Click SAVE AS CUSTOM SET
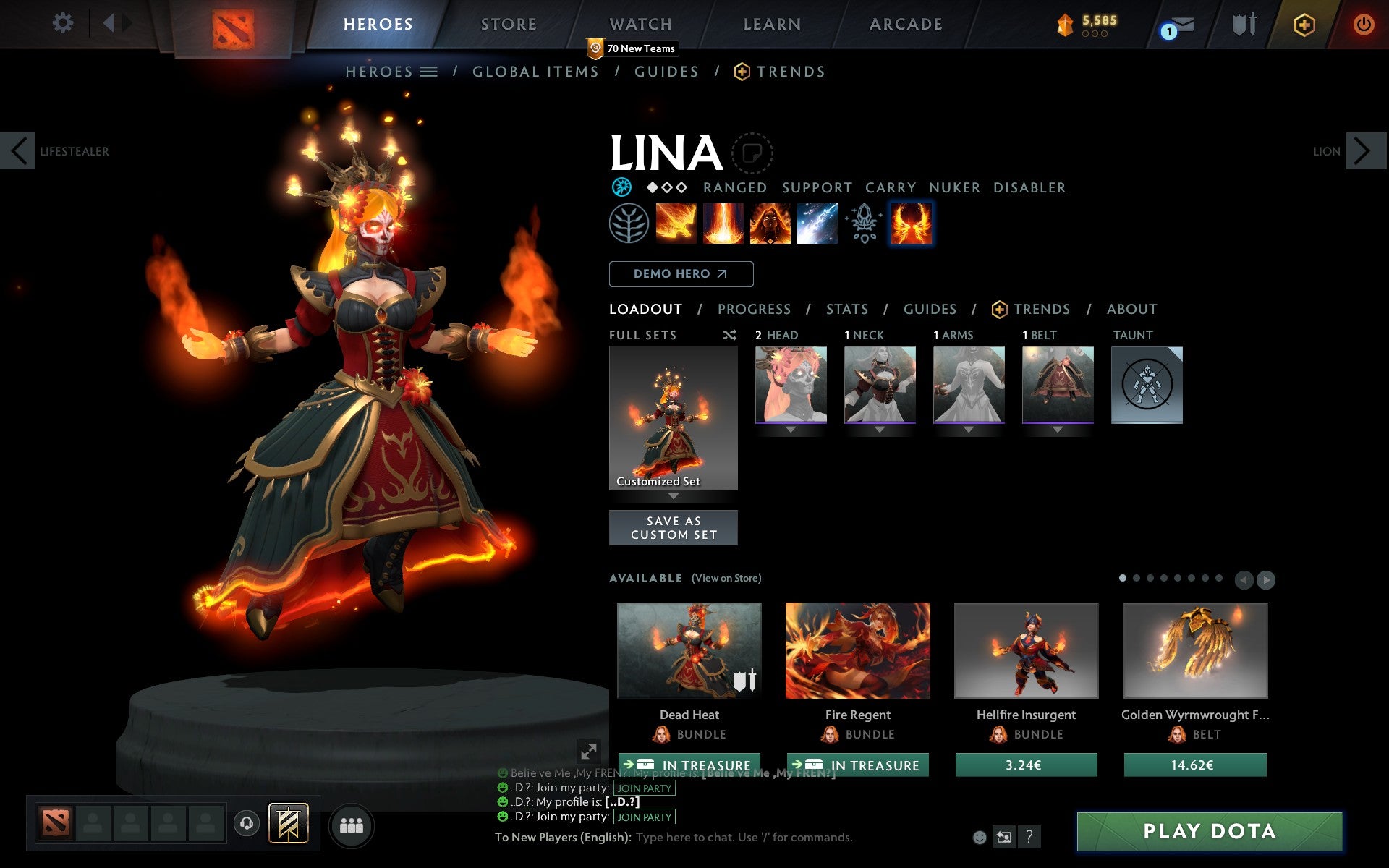The height and width of the screenshot is (868, 1389). click(x=674, y=527)
